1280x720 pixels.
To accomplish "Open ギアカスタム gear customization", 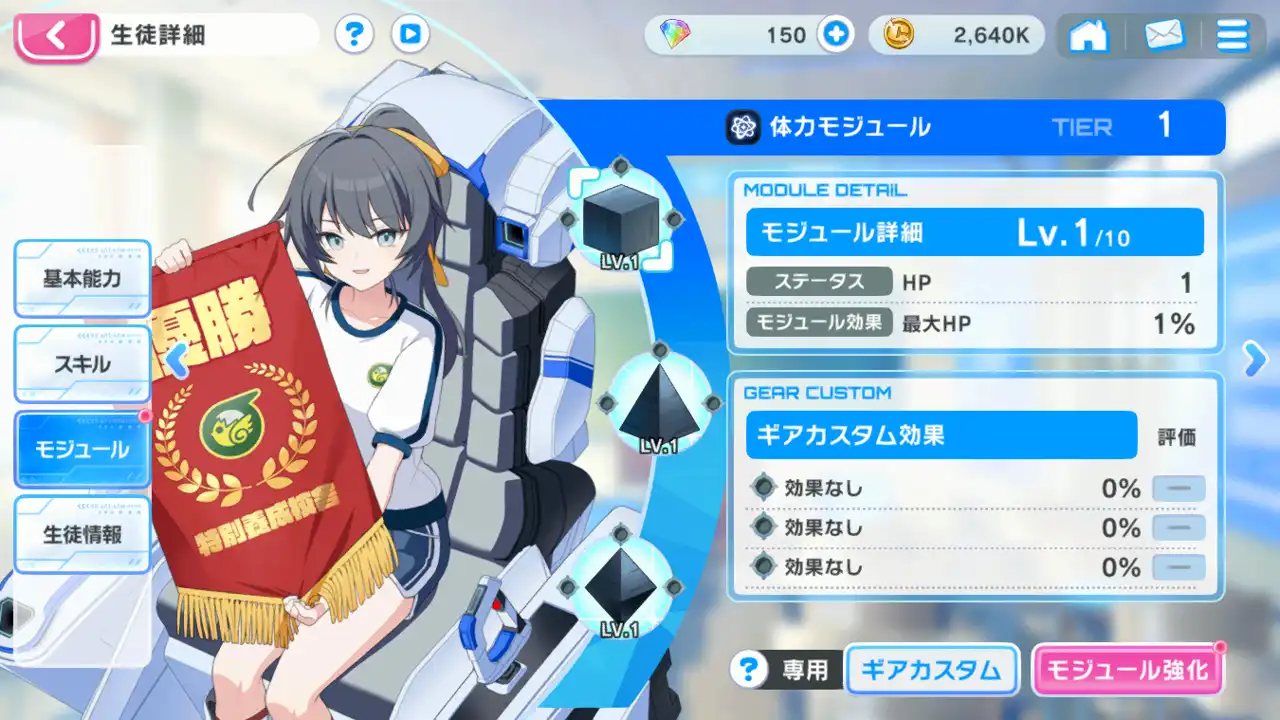I will (x=931, y=670).
